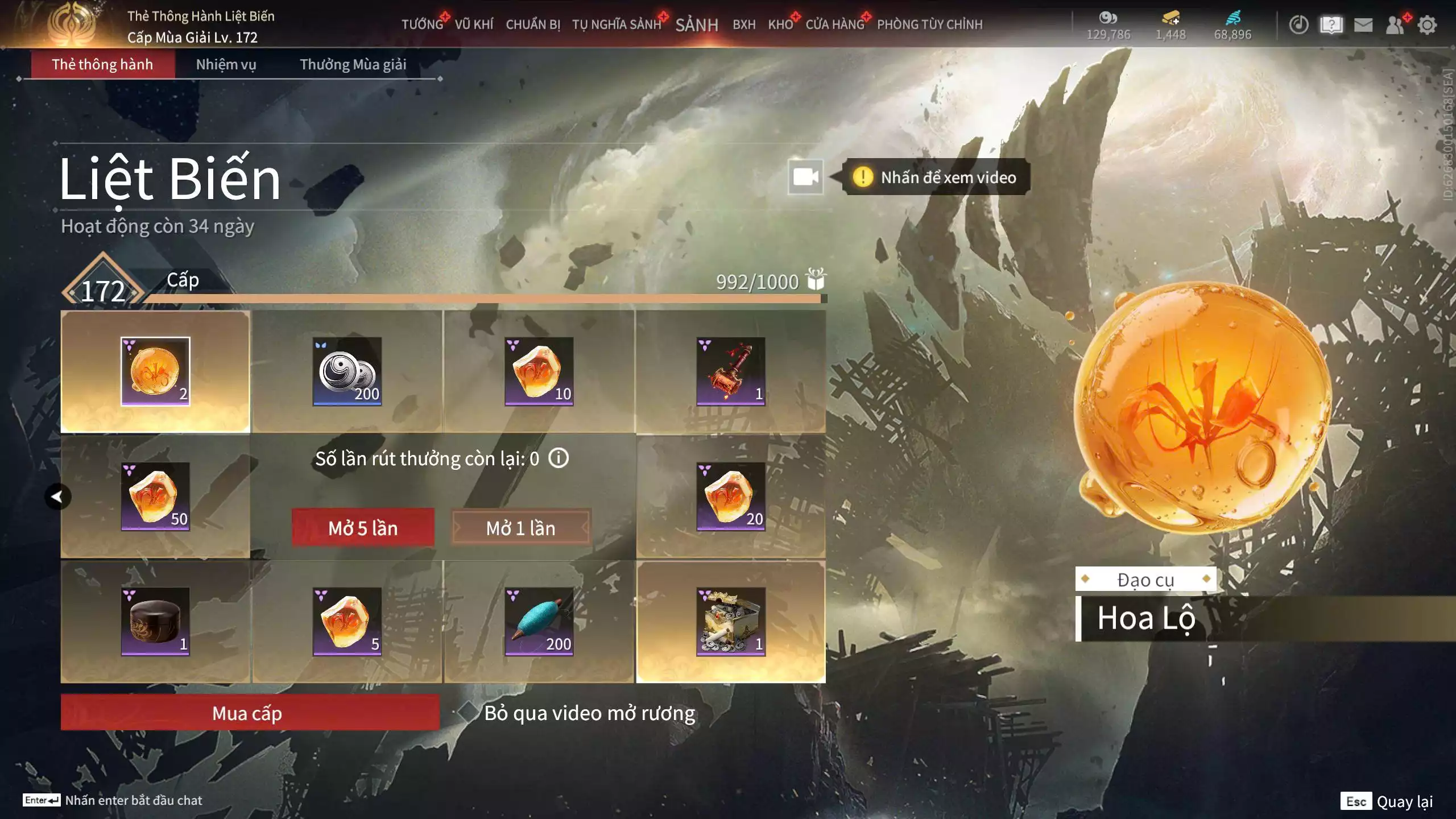Select the silver coins 200 reward
Image resolution: width=1456 pixels, height=819 pixels.
pos(347,371)
